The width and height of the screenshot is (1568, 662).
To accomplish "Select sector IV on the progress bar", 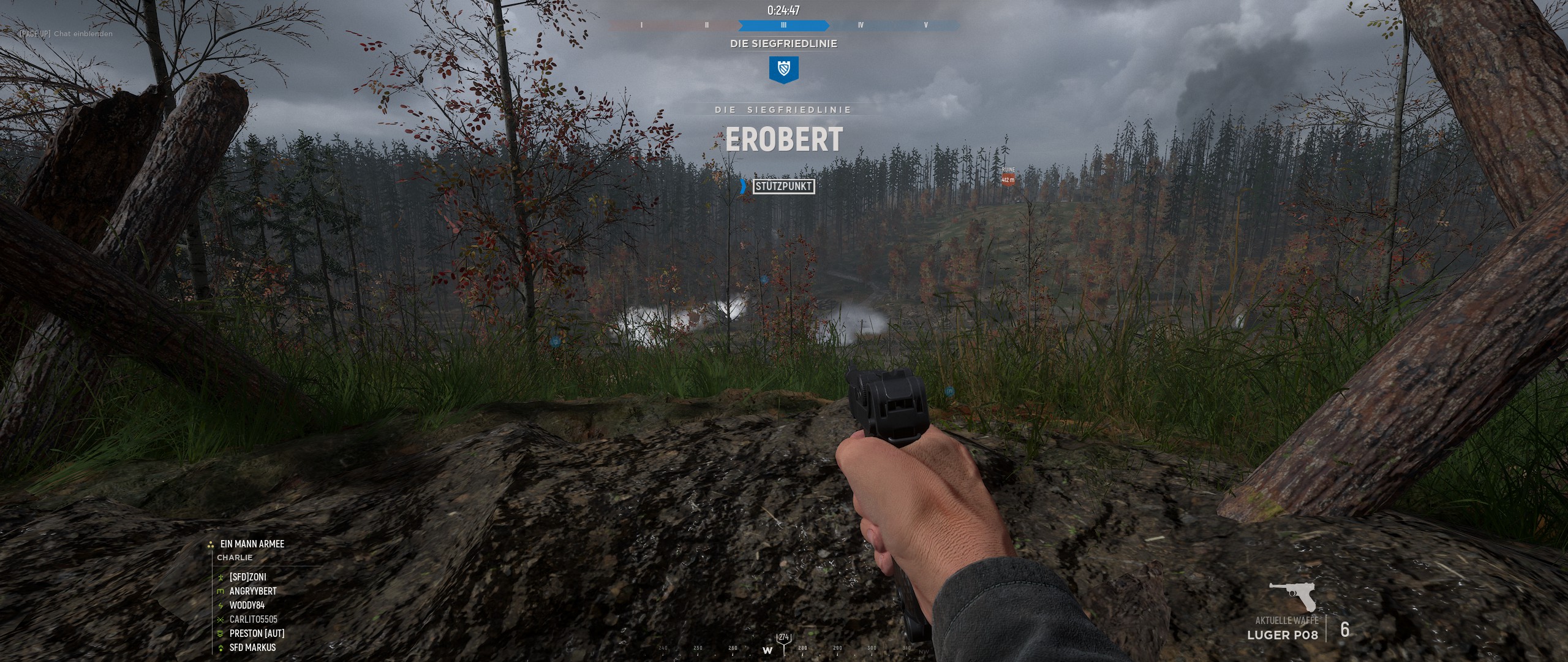I will pos(861,26).
